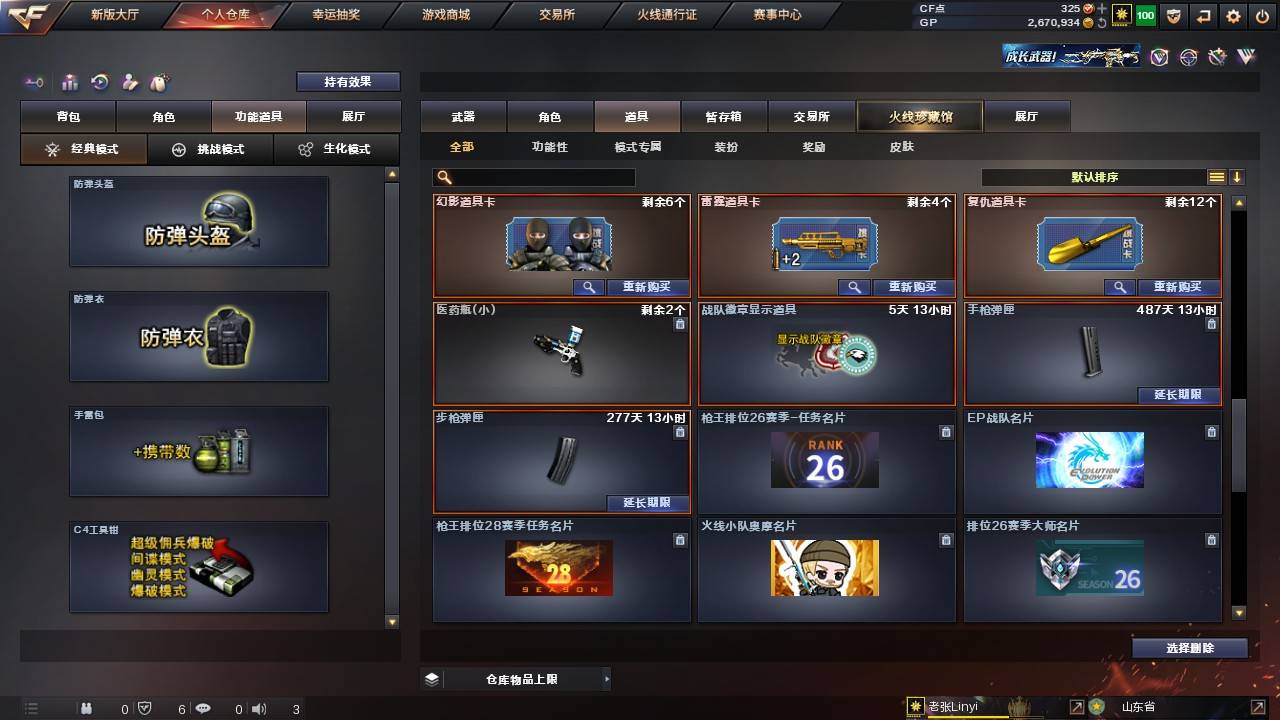
Task: Click the power/exit icon at top right
Action: pos(1262,16)
